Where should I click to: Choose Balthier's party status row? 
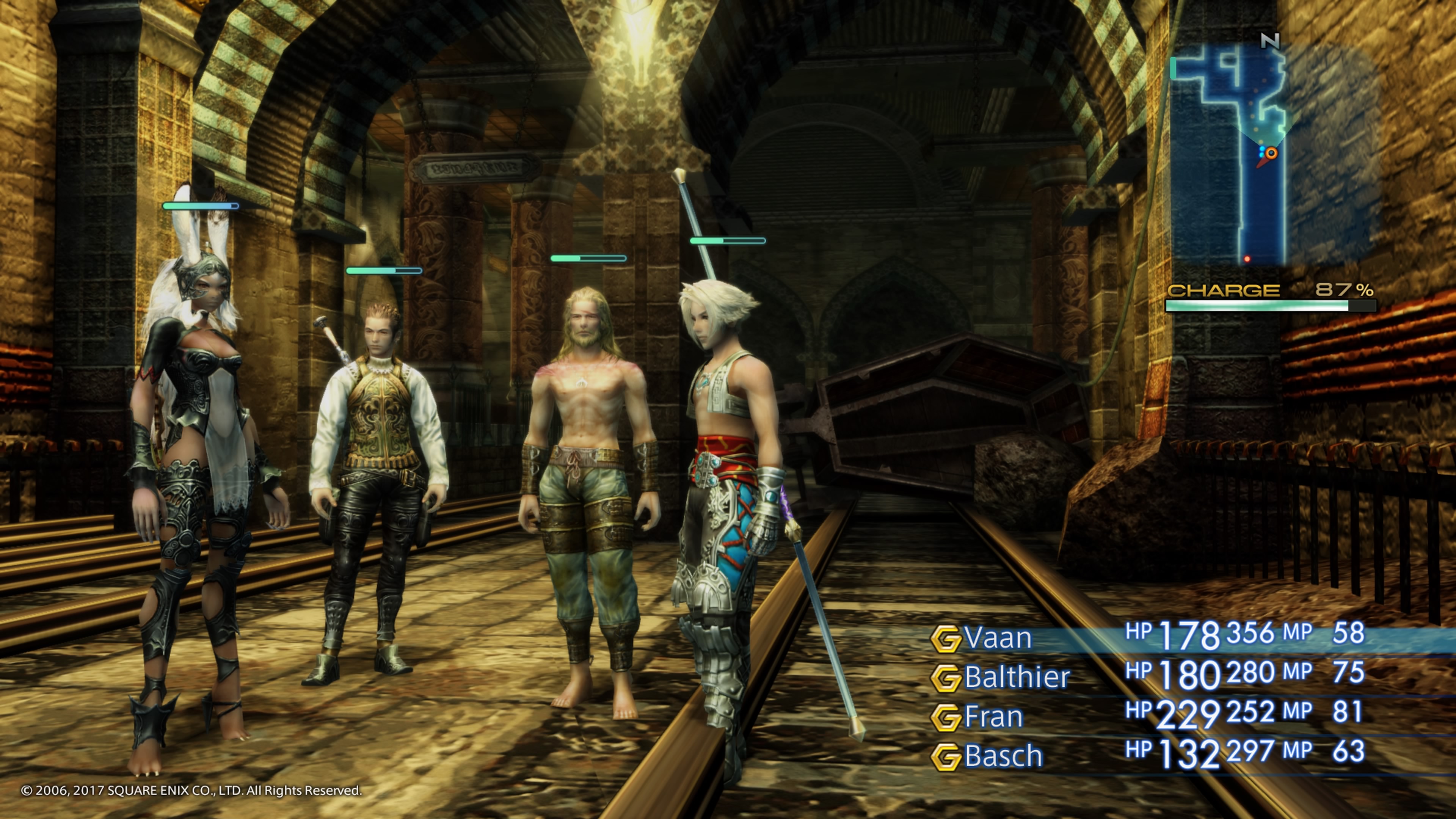tap(1017, 678)
